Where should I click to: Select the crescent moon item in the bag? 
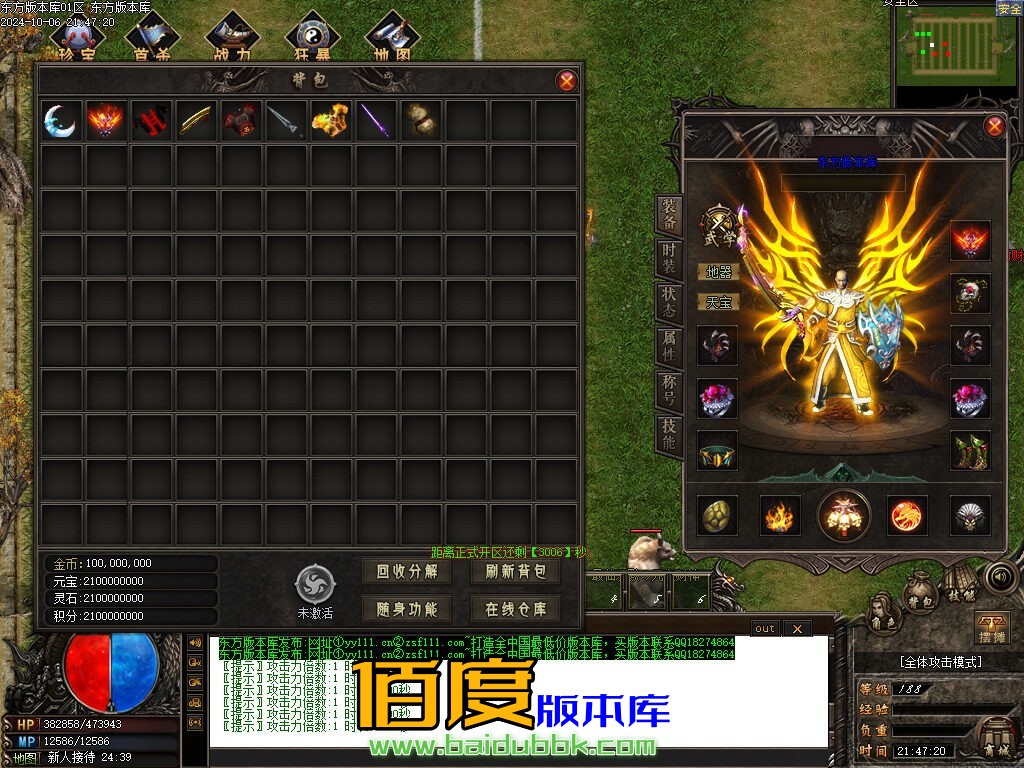pos(60,121)
